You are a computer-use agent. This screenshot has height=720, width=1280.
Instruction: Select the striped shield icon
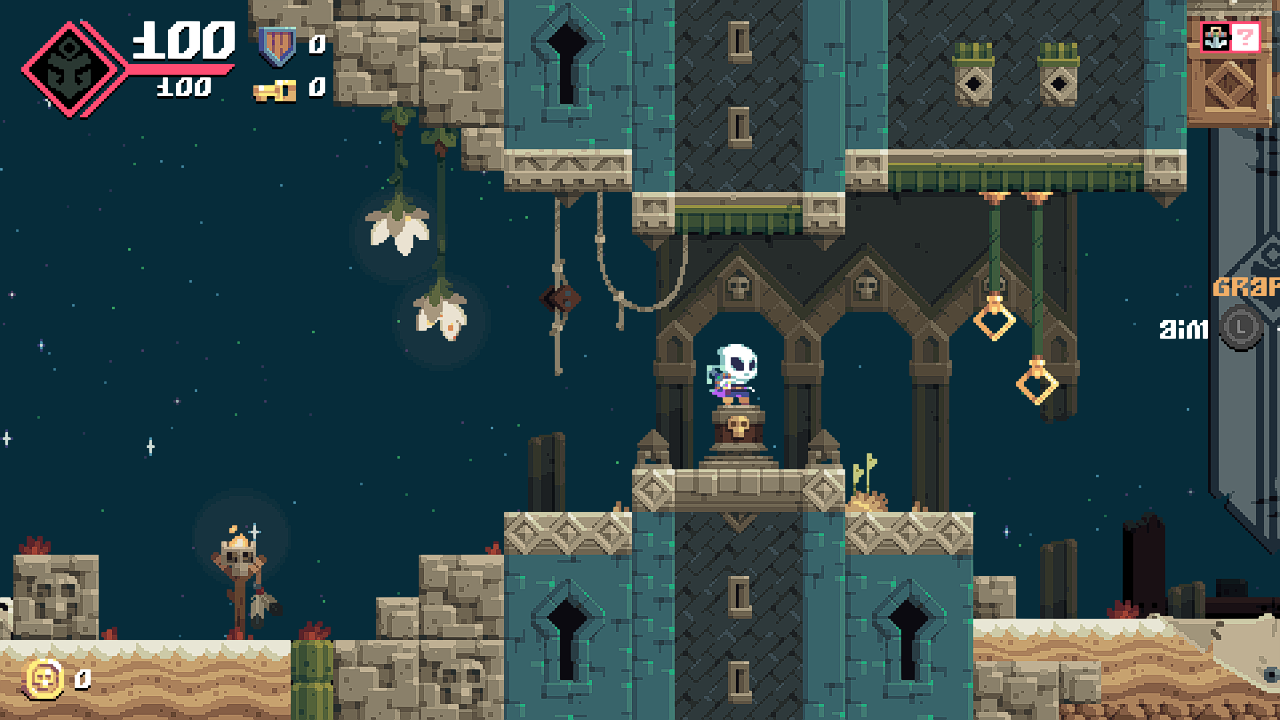[x=275, y=45]
